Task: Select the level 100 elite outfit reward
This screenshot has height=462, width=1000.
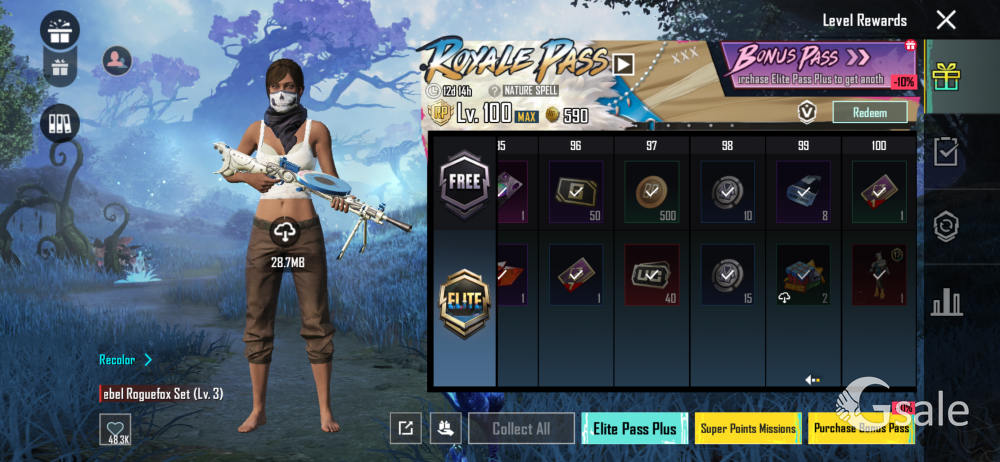Action: [878, 273]
